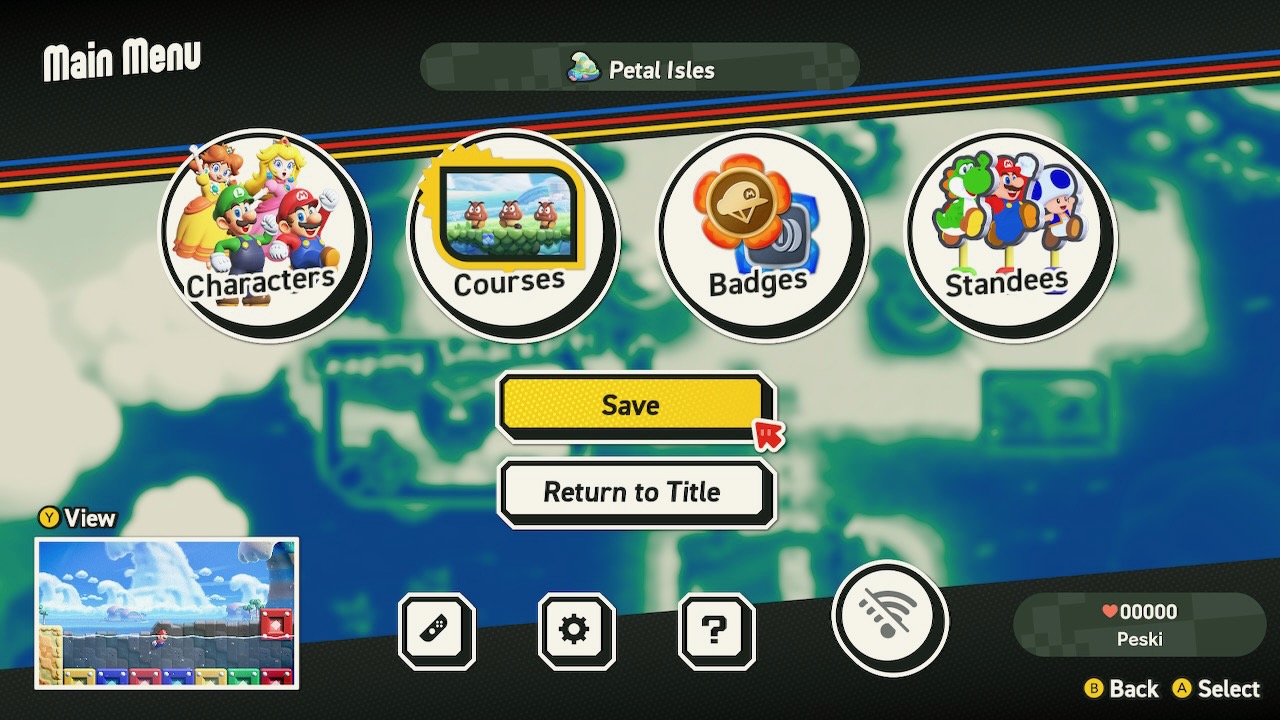
Task: Open the question mark help icon
Action: pos(715,630)
